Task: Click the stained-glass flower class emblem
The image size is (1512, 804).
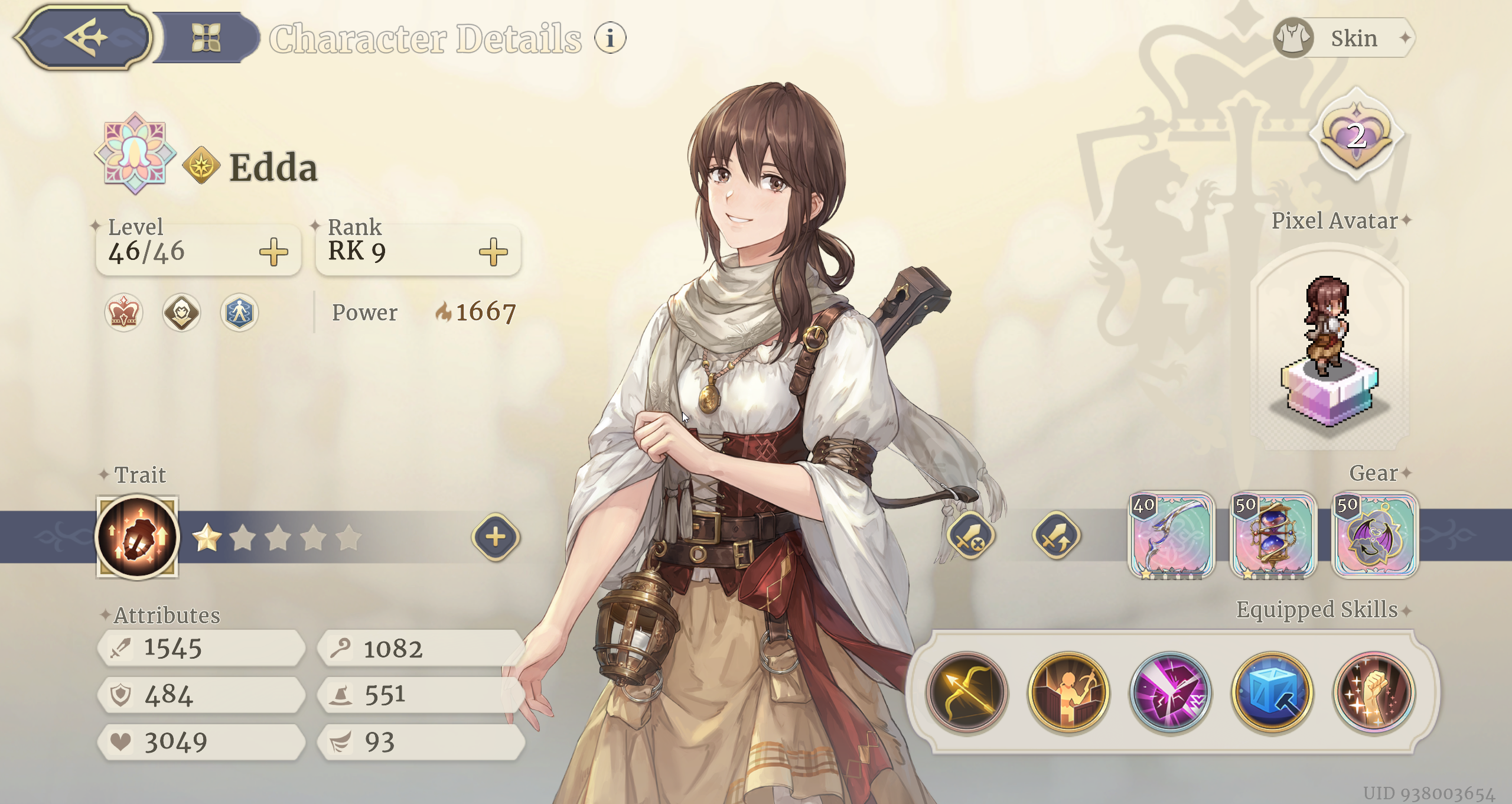Action: pyautogui.click(x=135, y=153)
